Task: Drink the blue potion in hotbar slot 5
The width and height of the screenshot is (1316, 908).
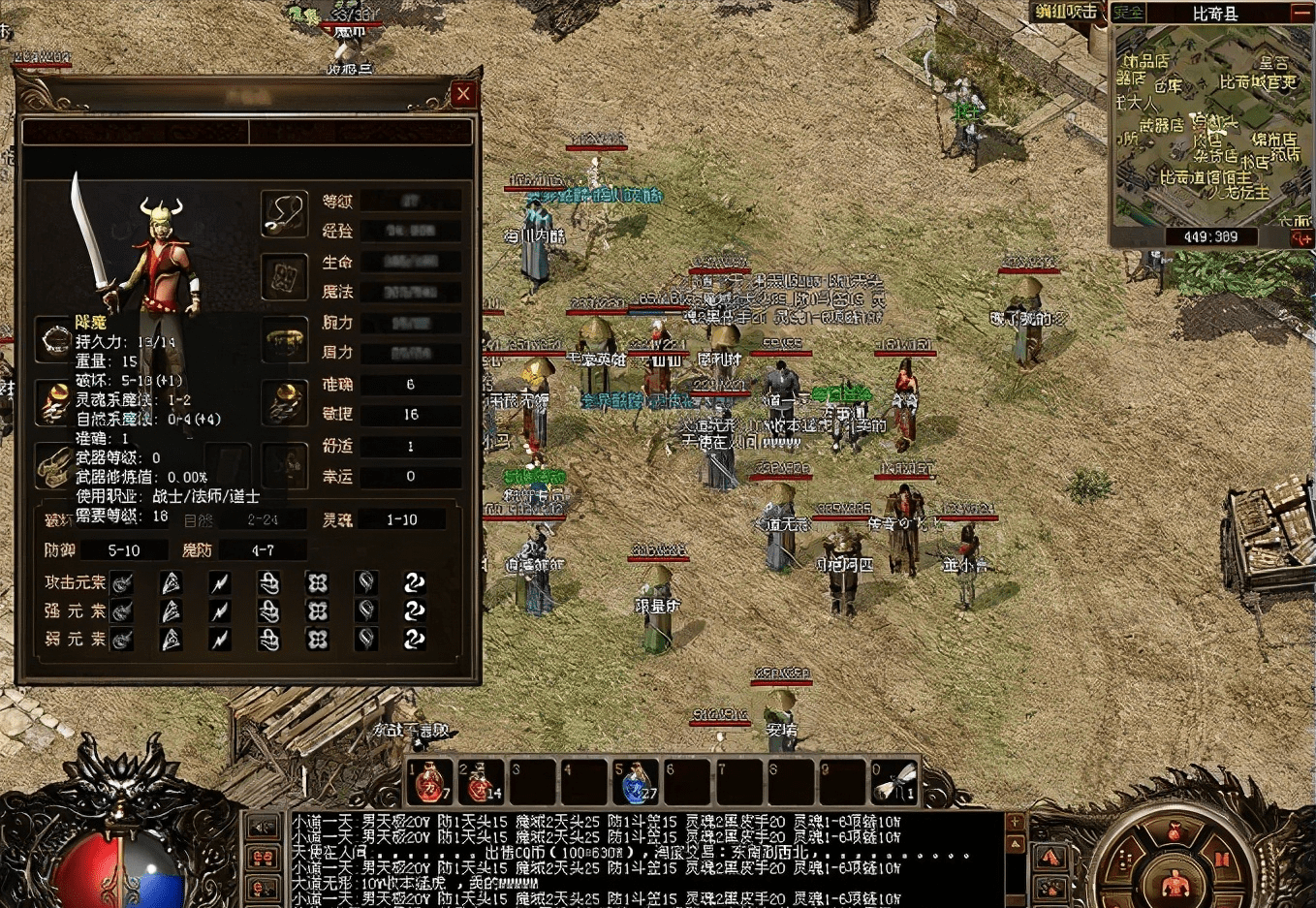Action: [635, 778]
